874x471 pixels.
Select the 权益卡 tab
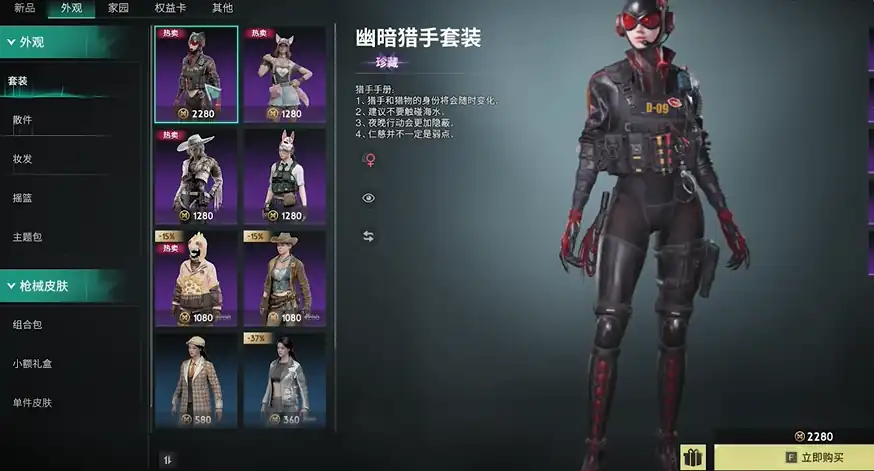tap(170, 8)
